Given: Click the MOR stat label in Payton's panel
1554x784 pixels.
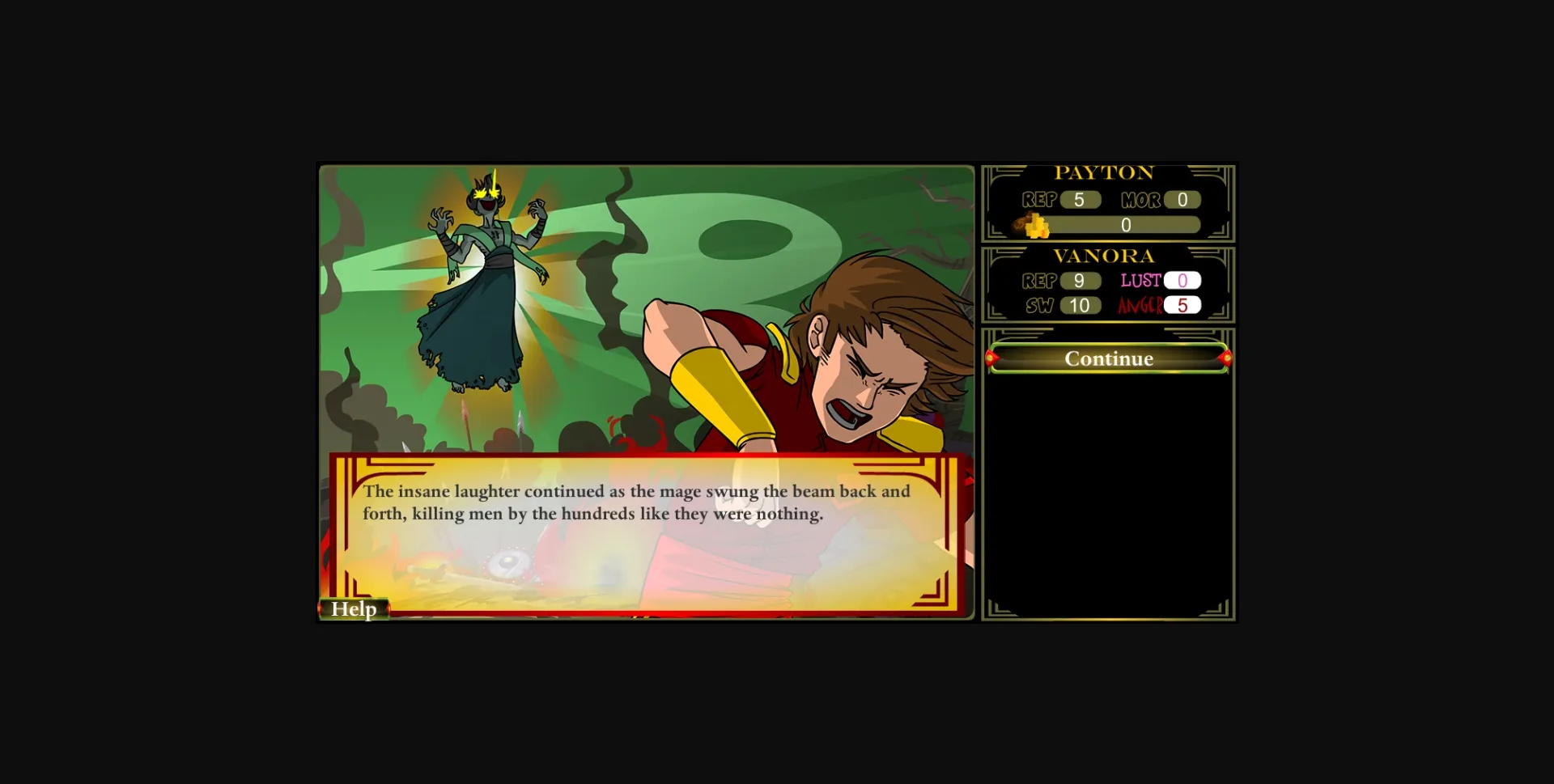Looking at the screenshot, I should tap(1141, 200).
